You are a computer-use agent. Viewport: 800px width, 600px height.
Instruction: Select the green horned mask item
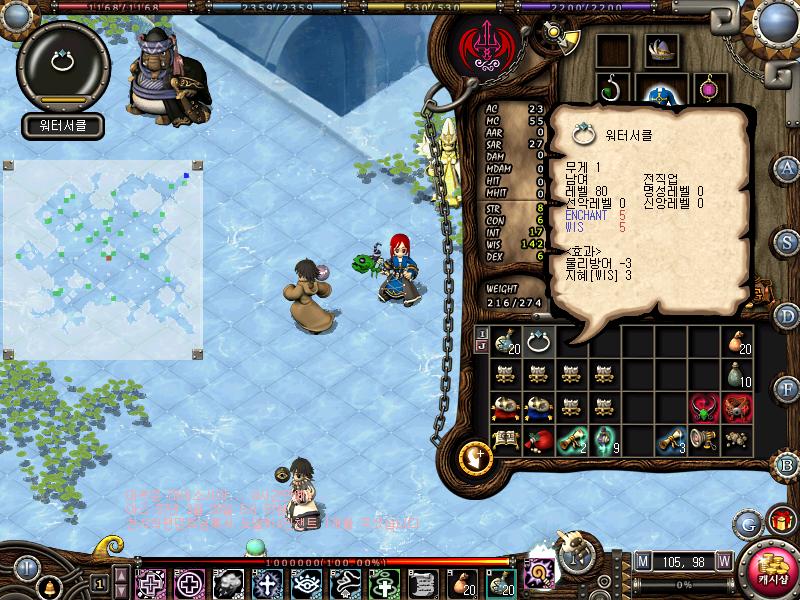click(x=705, y=408)
